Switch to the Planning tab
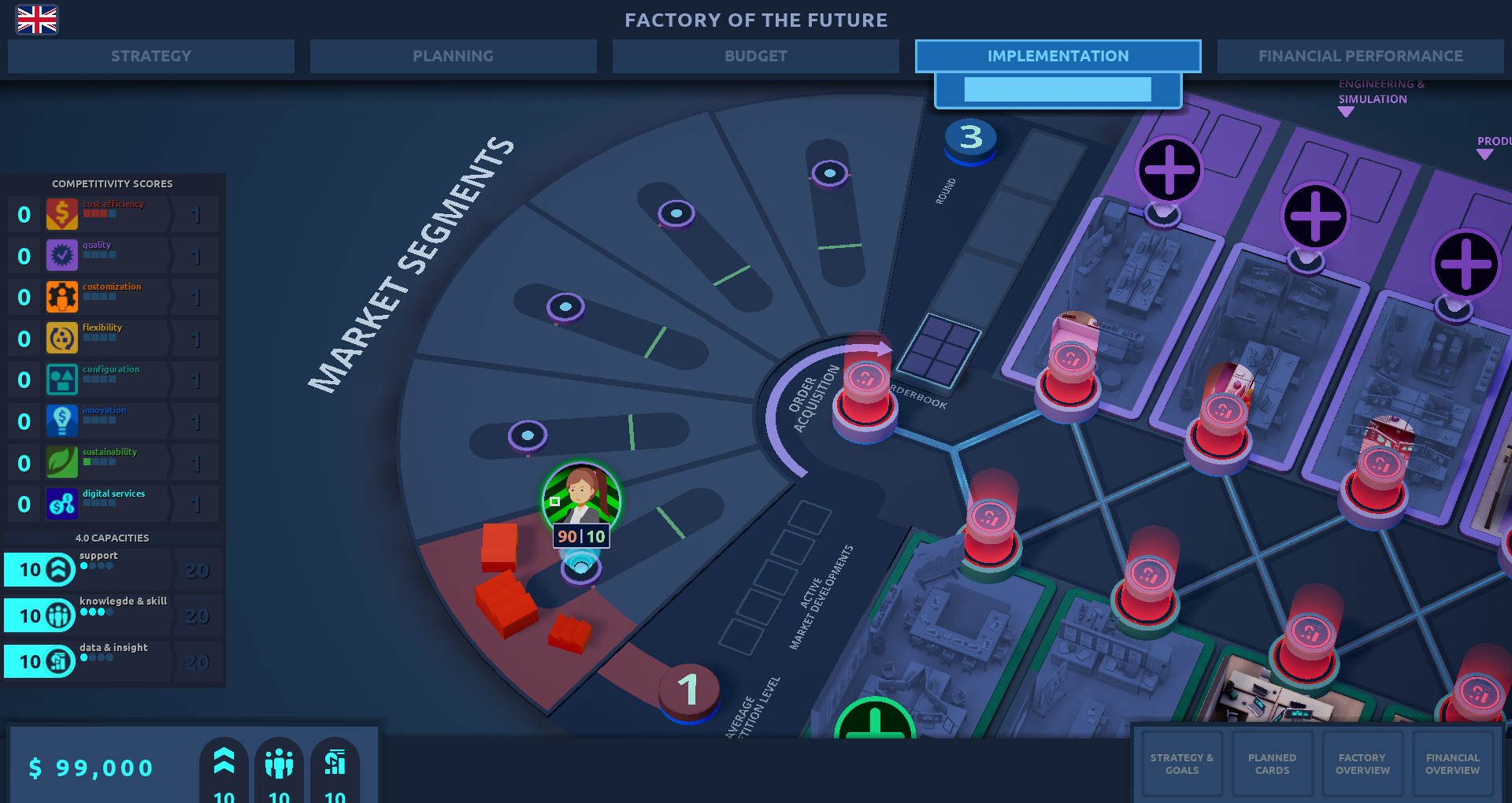Image resolution: width=1512 pixels, height=803 pixels. 453,56
